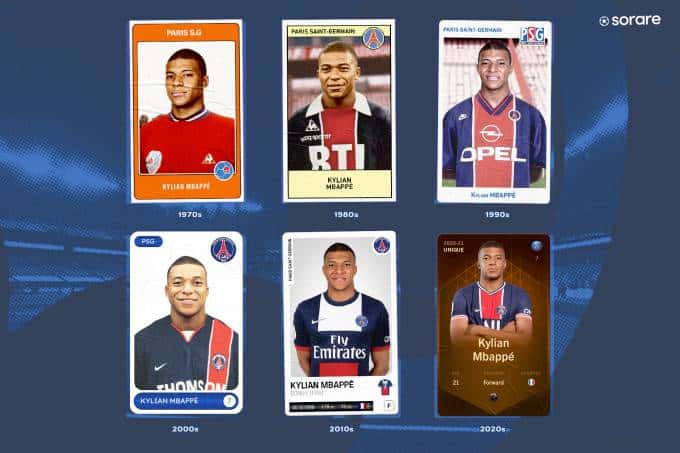Open the 2000s PSG card

point(186,322)
